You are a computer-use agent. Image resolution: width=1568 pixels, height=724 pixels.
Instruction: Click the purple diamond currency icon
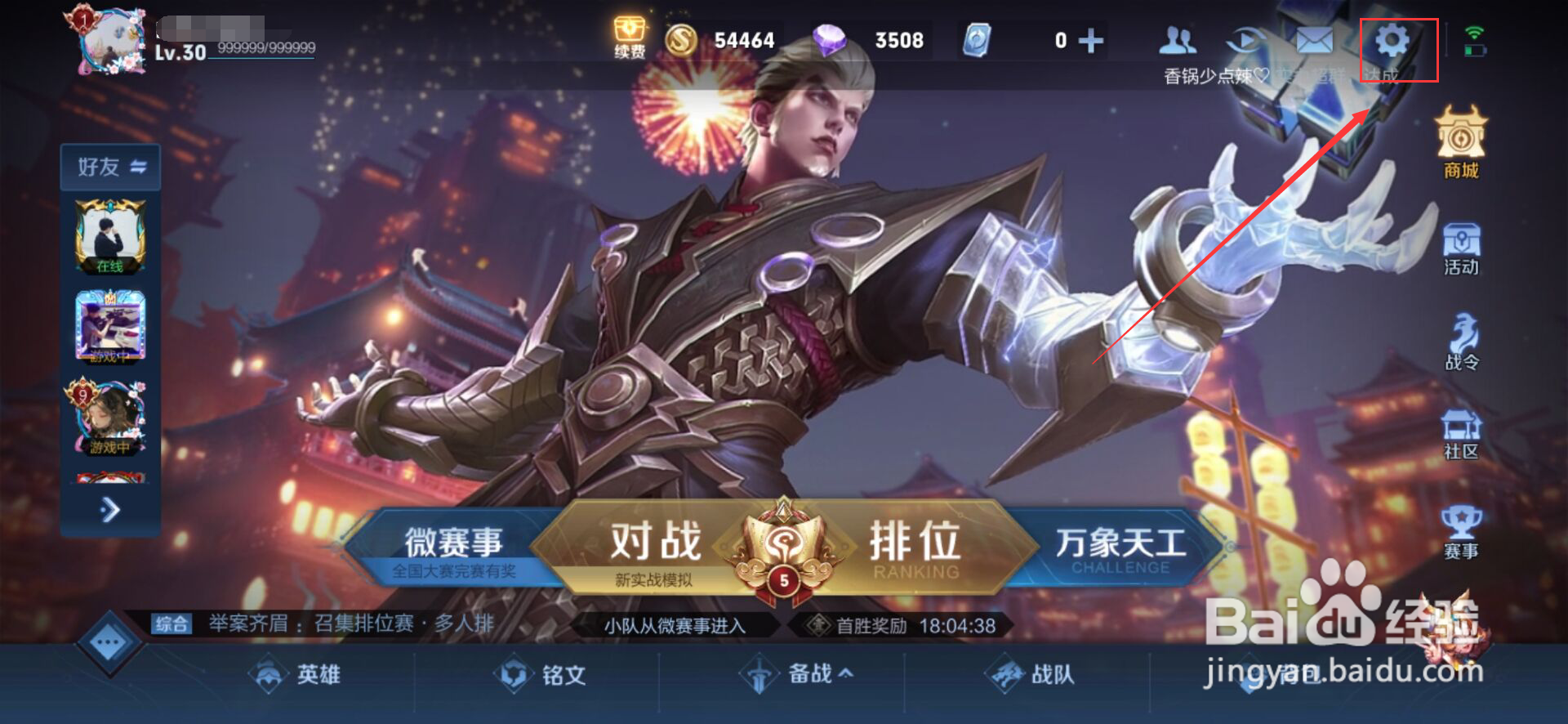click(828, 38)
